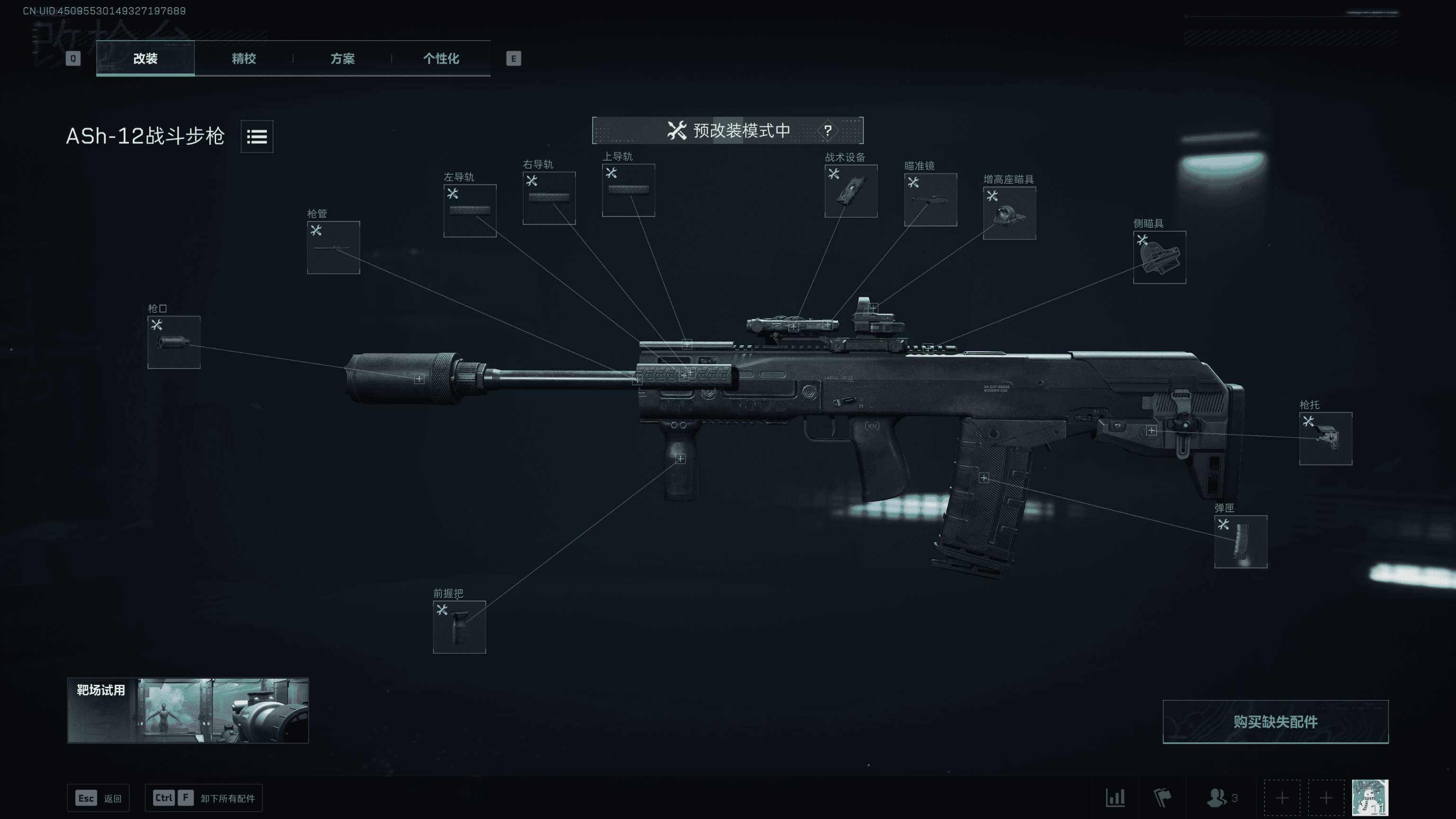Screen dimensions: 1456x819
Task: Select the 侧瞄具 side sight slot
Action: [x=1159, y=257]
